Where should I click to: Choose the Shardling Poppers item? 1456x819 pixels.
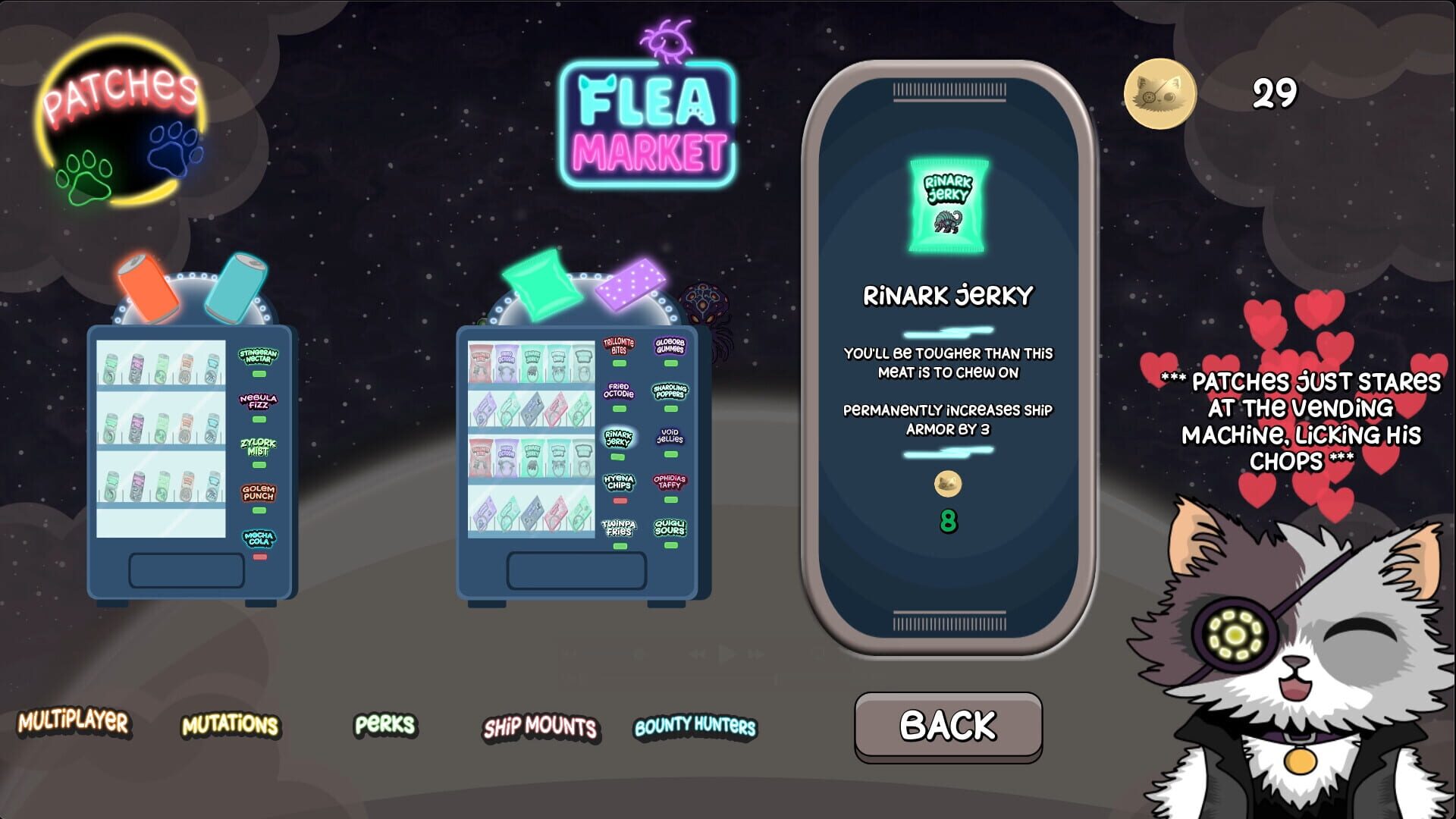[670, 392]
